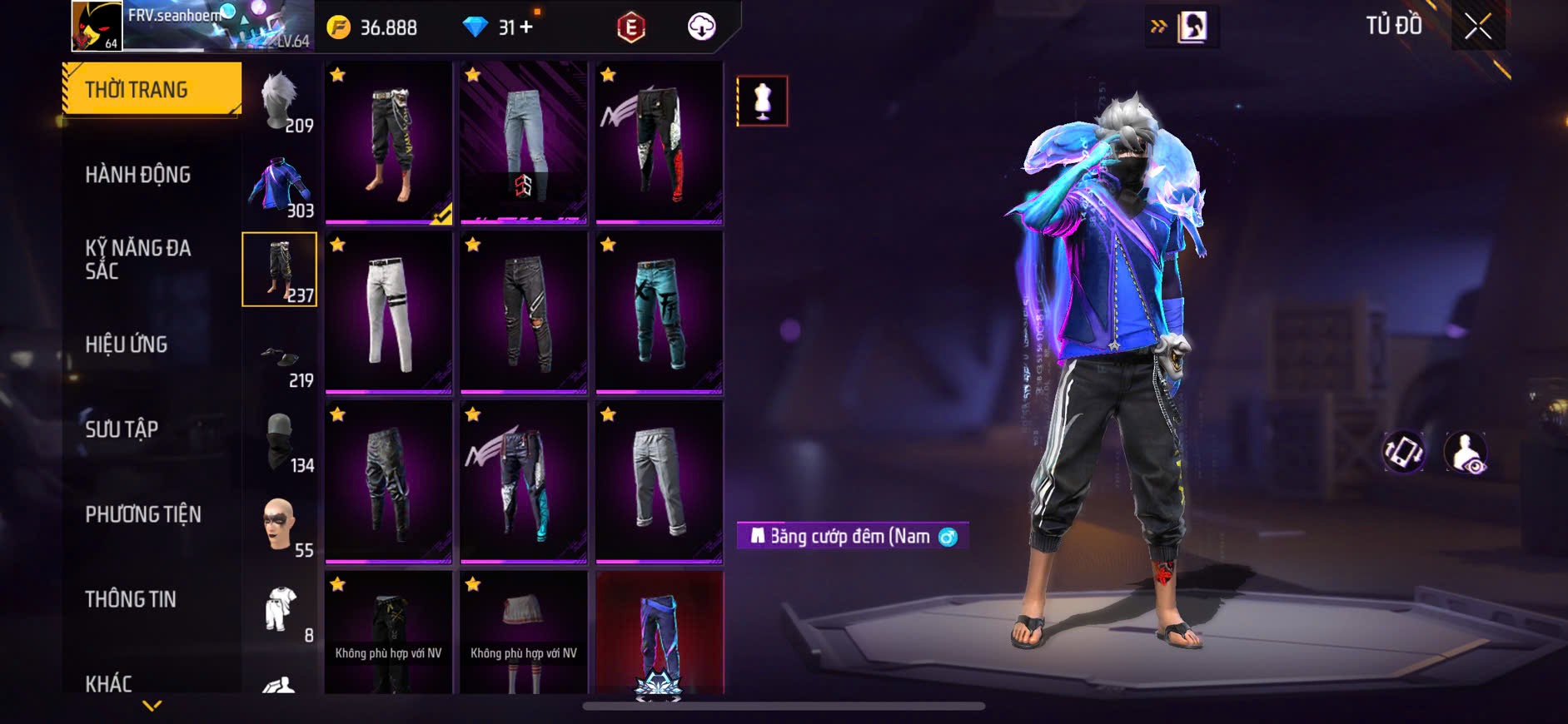Choose the face mask category with 134 items
The image size is (1568, 724).
(281, 442)
